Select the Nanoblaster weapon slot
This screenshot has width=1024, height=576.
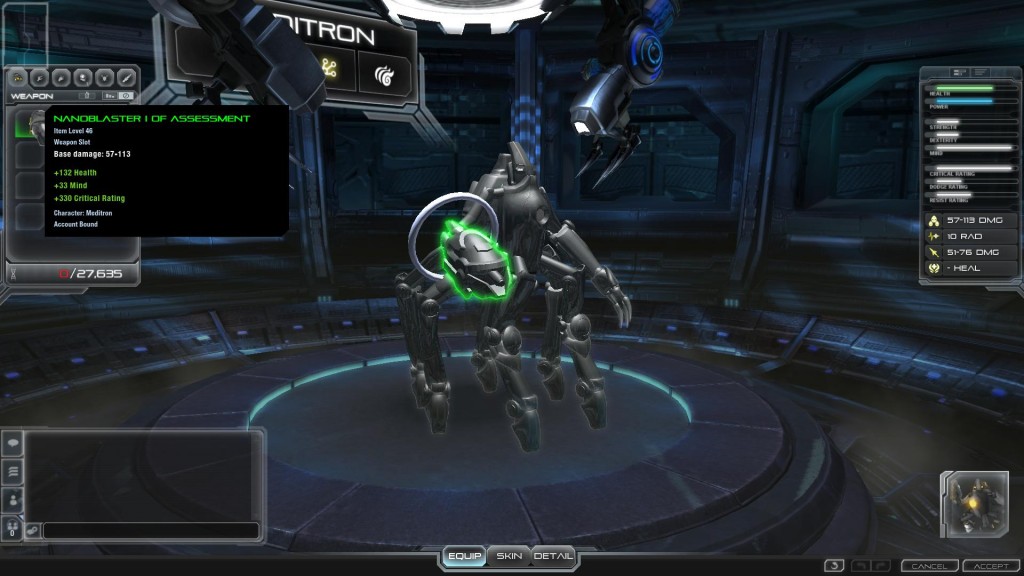pyautogui.click(x=29, y=124)
